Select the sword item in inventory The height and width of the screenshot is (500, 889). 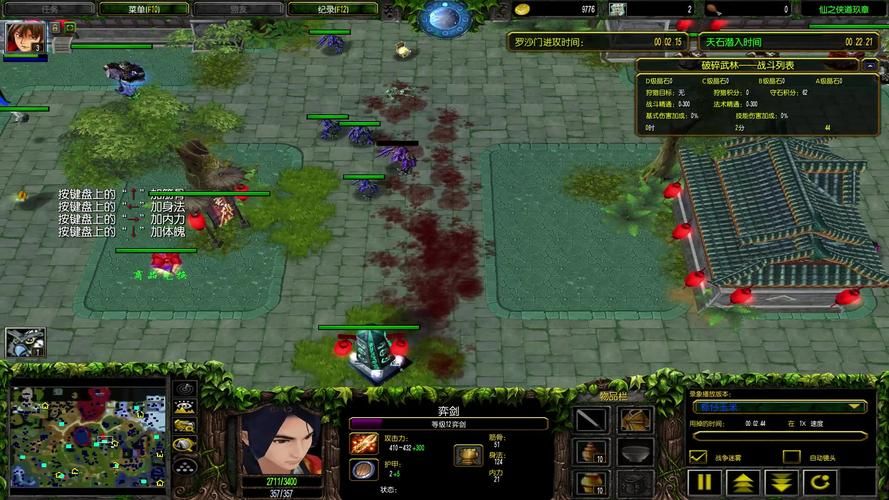pos(592,420)
